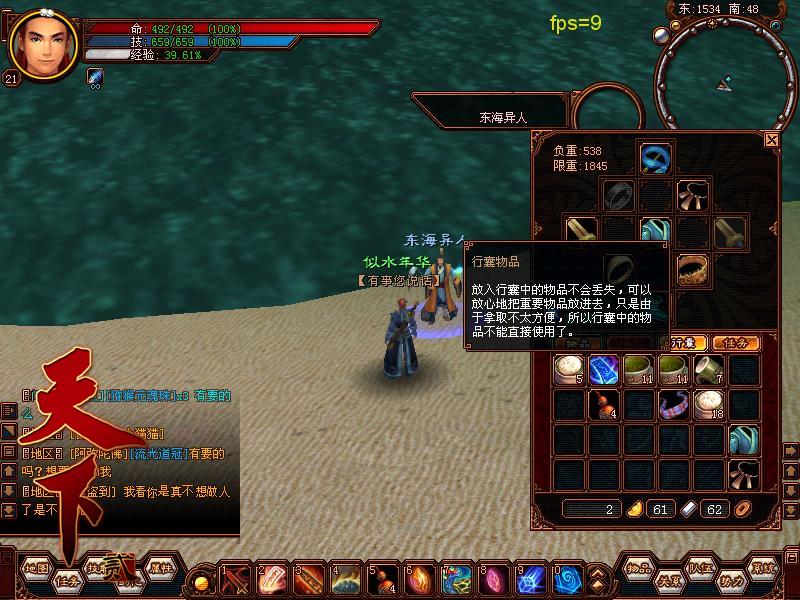The image size is (800, 600).
Task: Click the 物品 items button in bottom bar
Action: coord(639,567)
